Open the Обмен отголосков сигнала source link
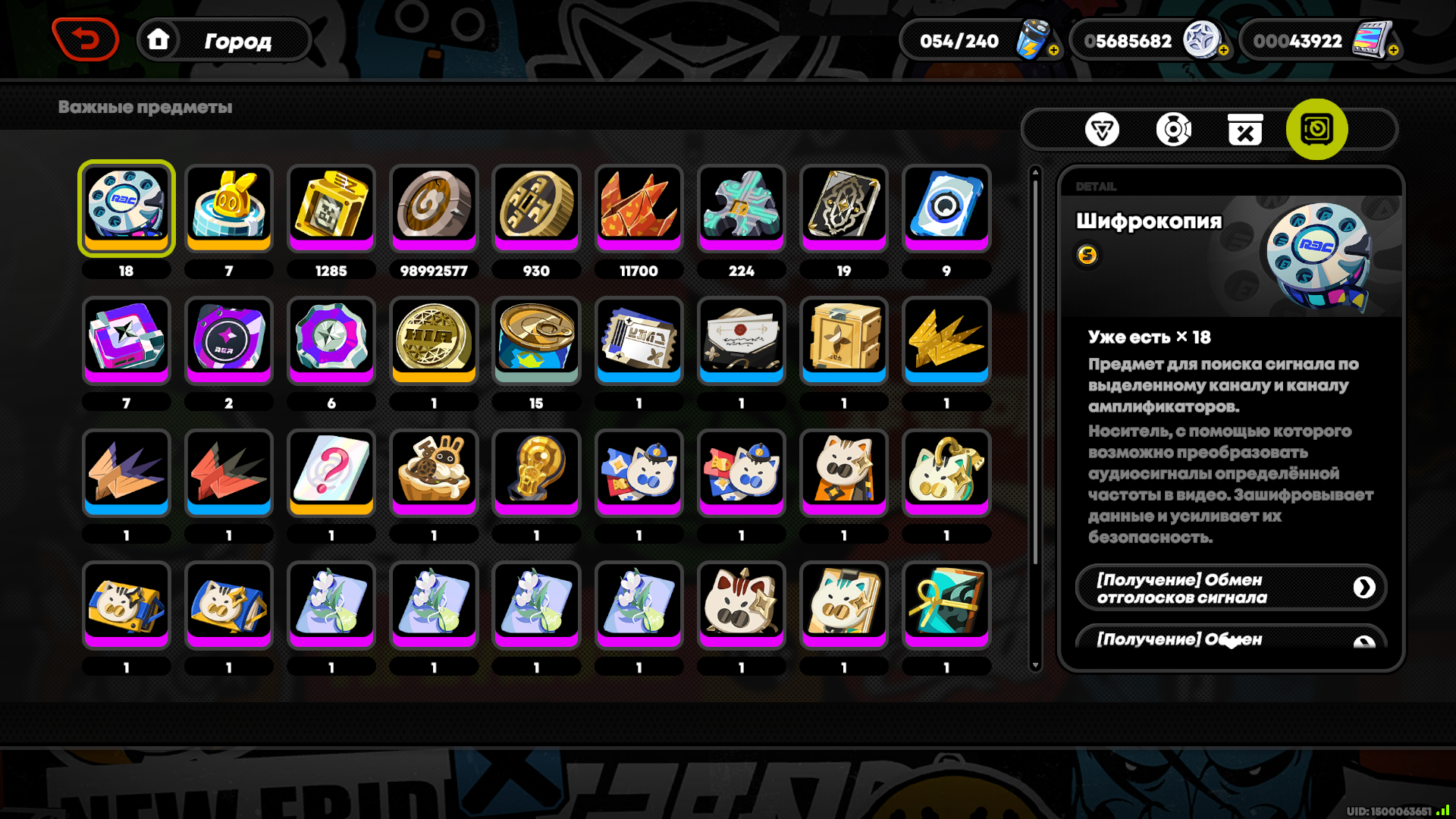Screen dimensions: 1456x819 (1230, 588)
